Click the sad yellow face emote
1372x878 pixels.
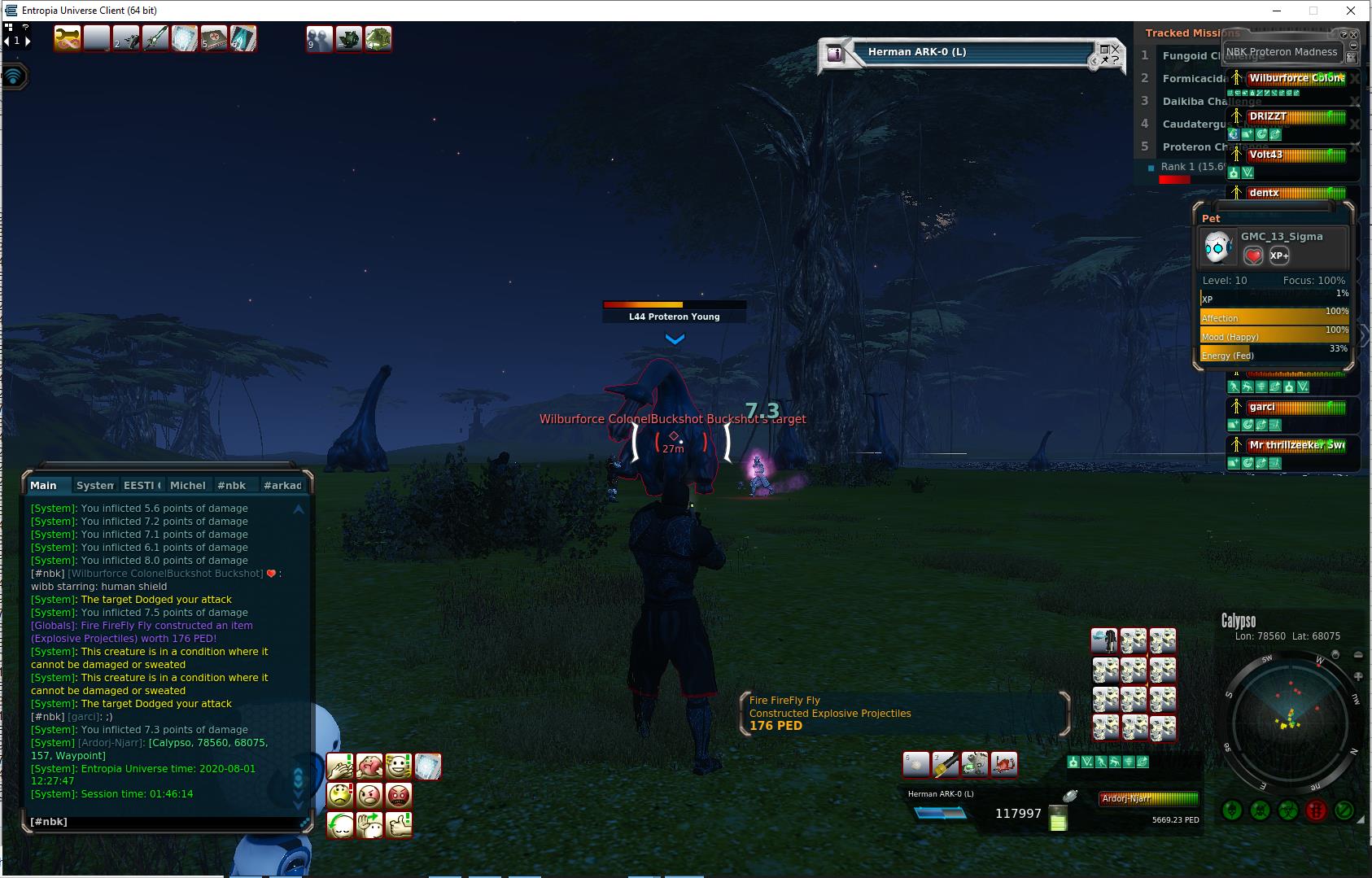coord(340,795)
